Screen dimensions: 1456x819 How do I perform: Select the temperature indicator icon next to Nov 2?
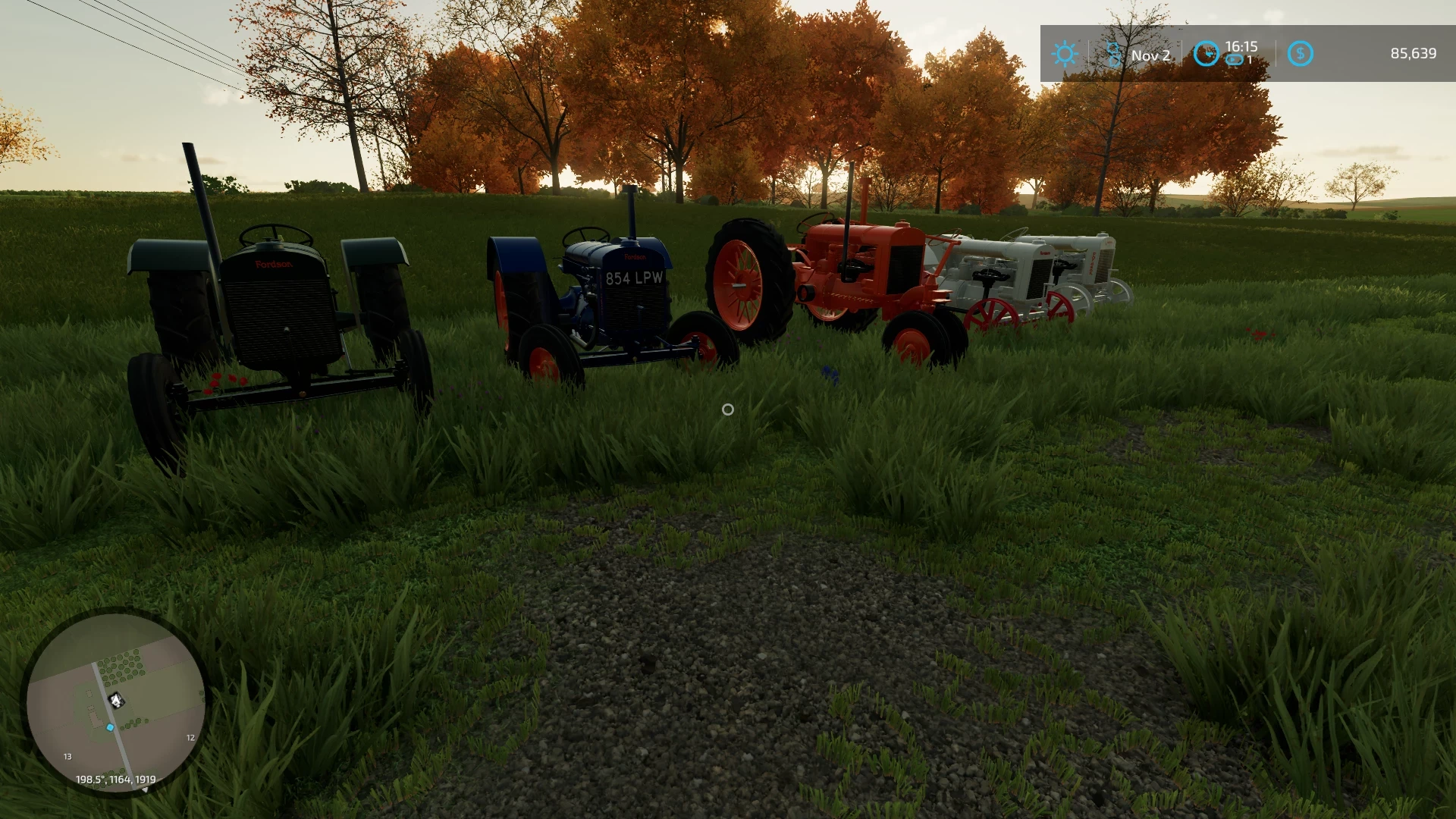tap(1112, 54)
